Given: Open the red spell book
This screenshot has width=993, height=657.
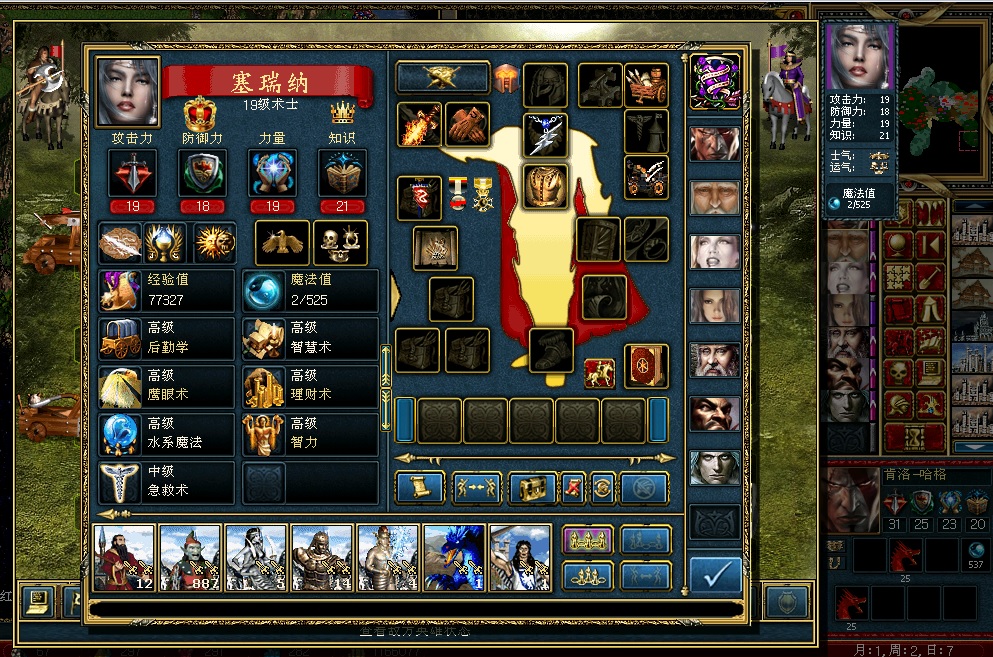Looking at the screenshot, I should pos(646,366).
